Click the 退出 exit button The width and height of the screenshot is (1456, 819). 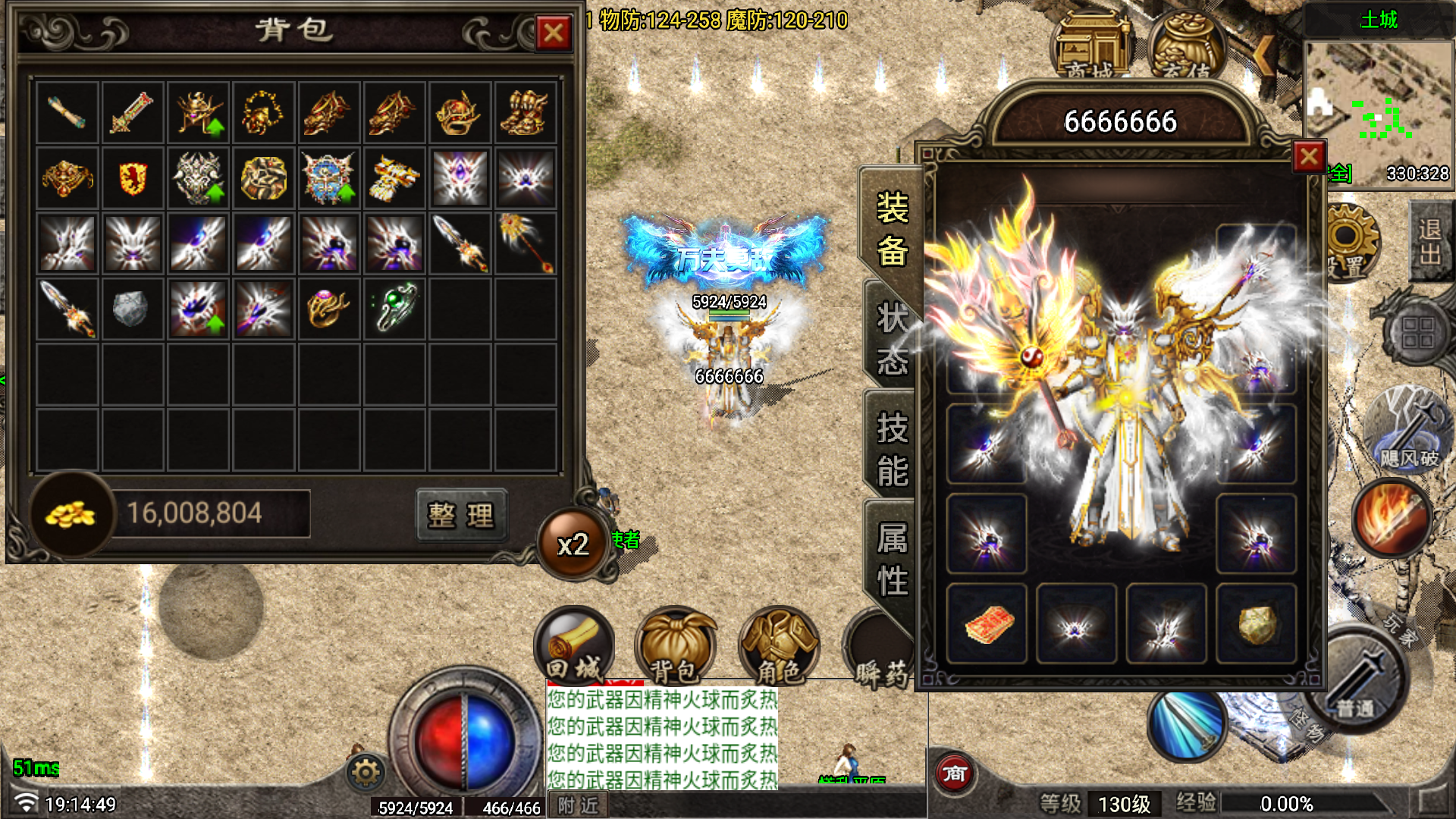click(x=1430, y=240)
